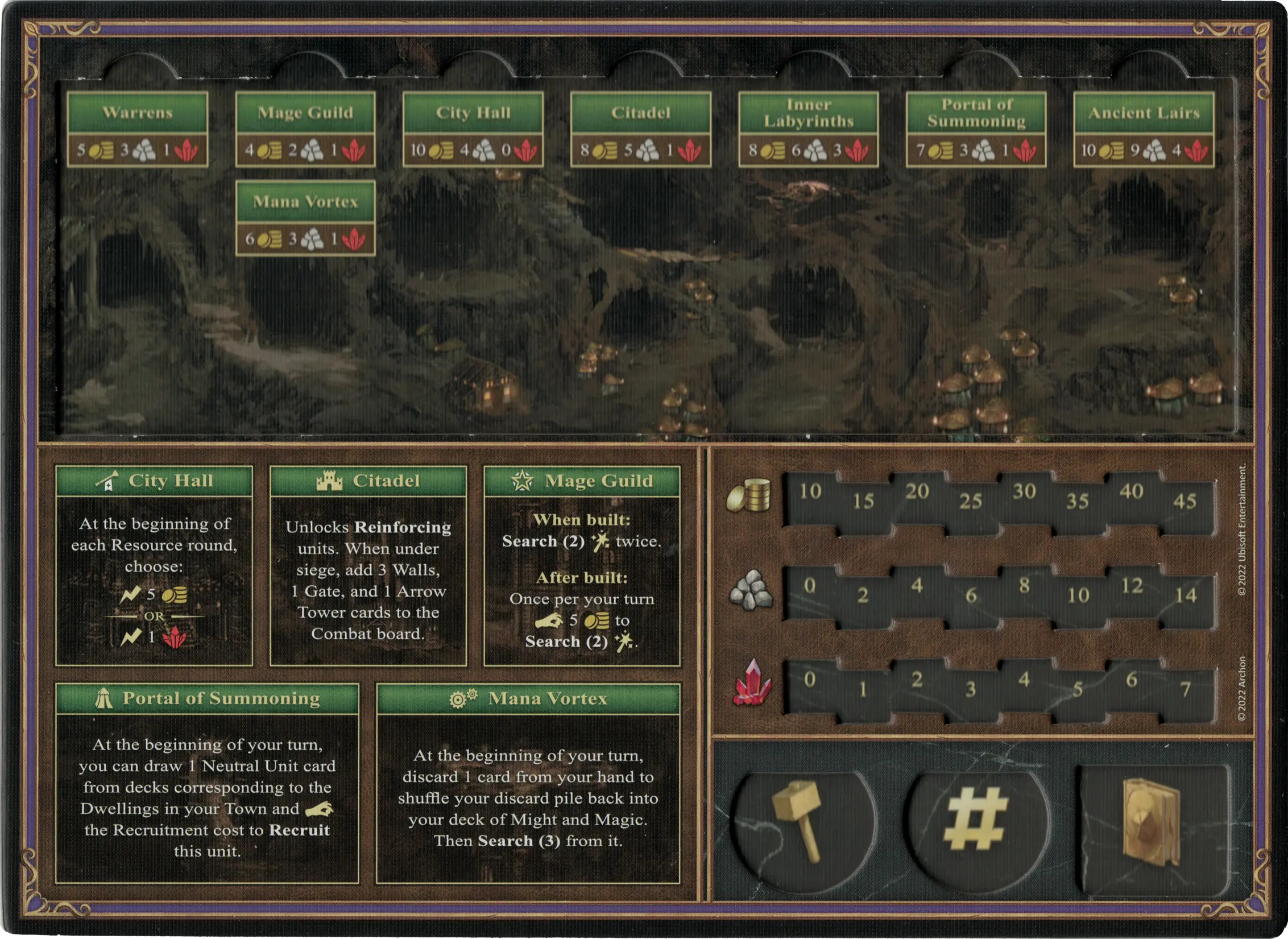Mark 7 on the red crystal track
This screenshot has height=939, width=1288.
[1186, 690]
